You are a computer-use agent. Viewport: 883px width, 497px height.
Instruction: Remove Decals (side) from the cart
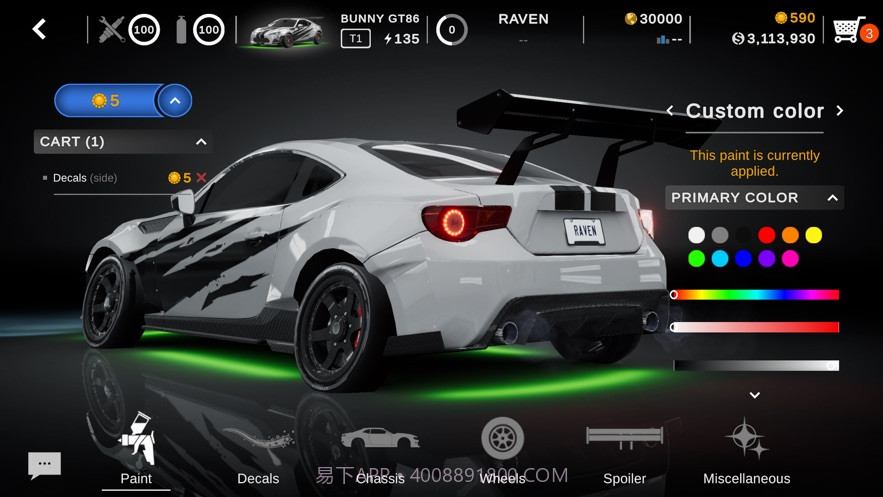201,178
